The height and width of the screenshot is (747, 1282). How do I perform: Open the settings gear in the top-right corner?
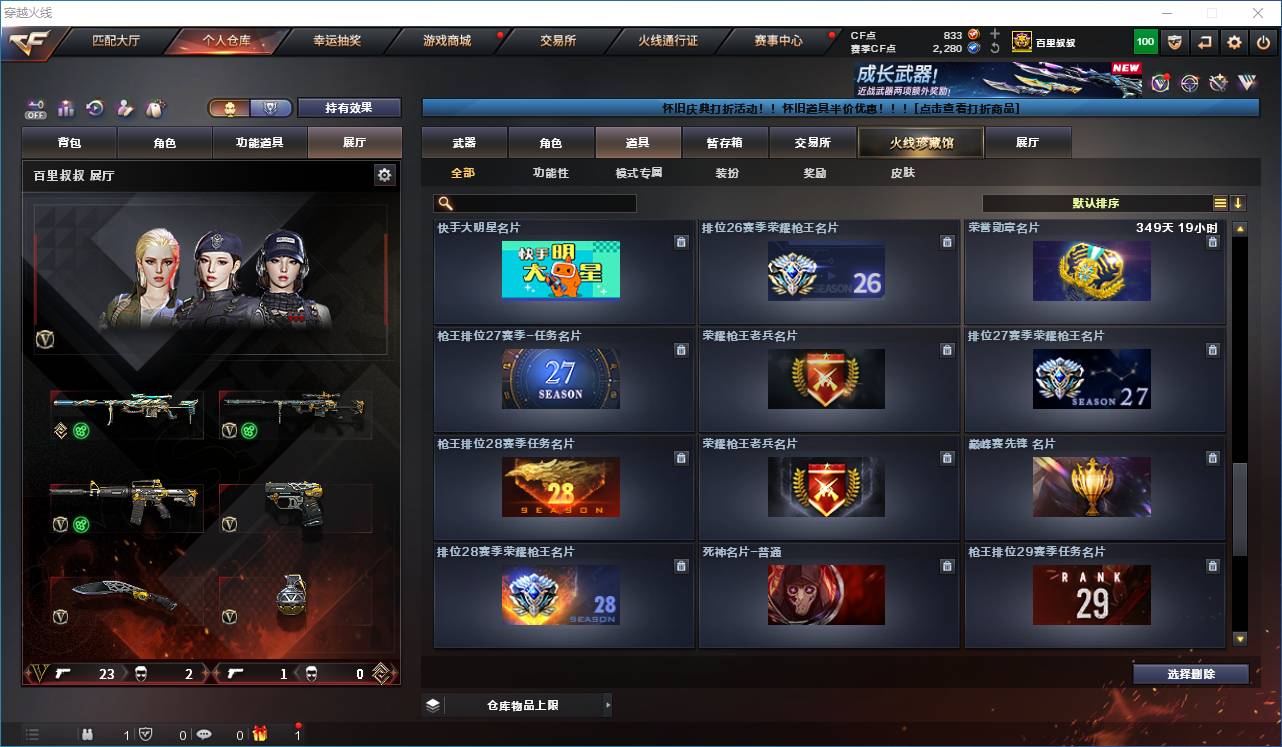click(x=1233, y=42)
